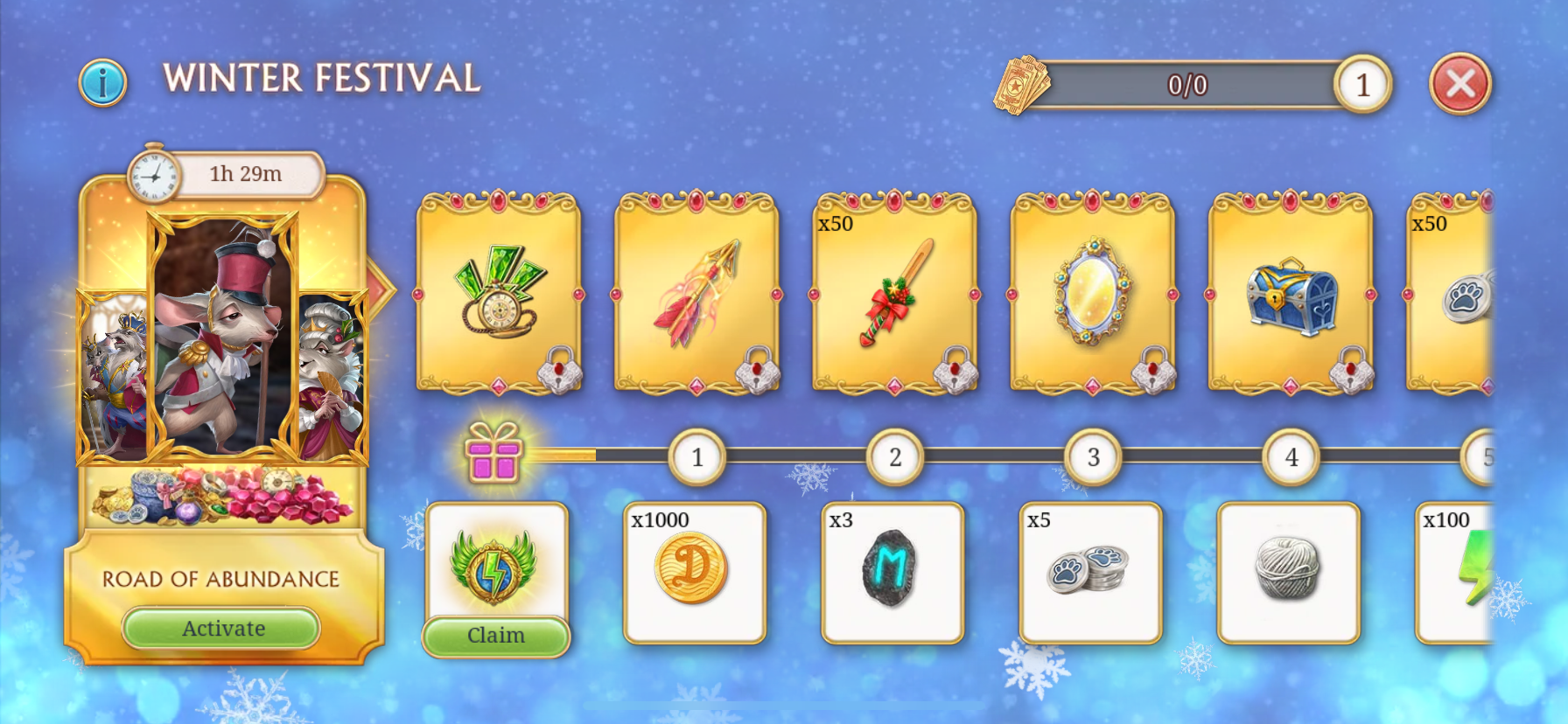
Task: Tap the festival tickets icon
Action: pyautogui.click(x=1019, y=85)
